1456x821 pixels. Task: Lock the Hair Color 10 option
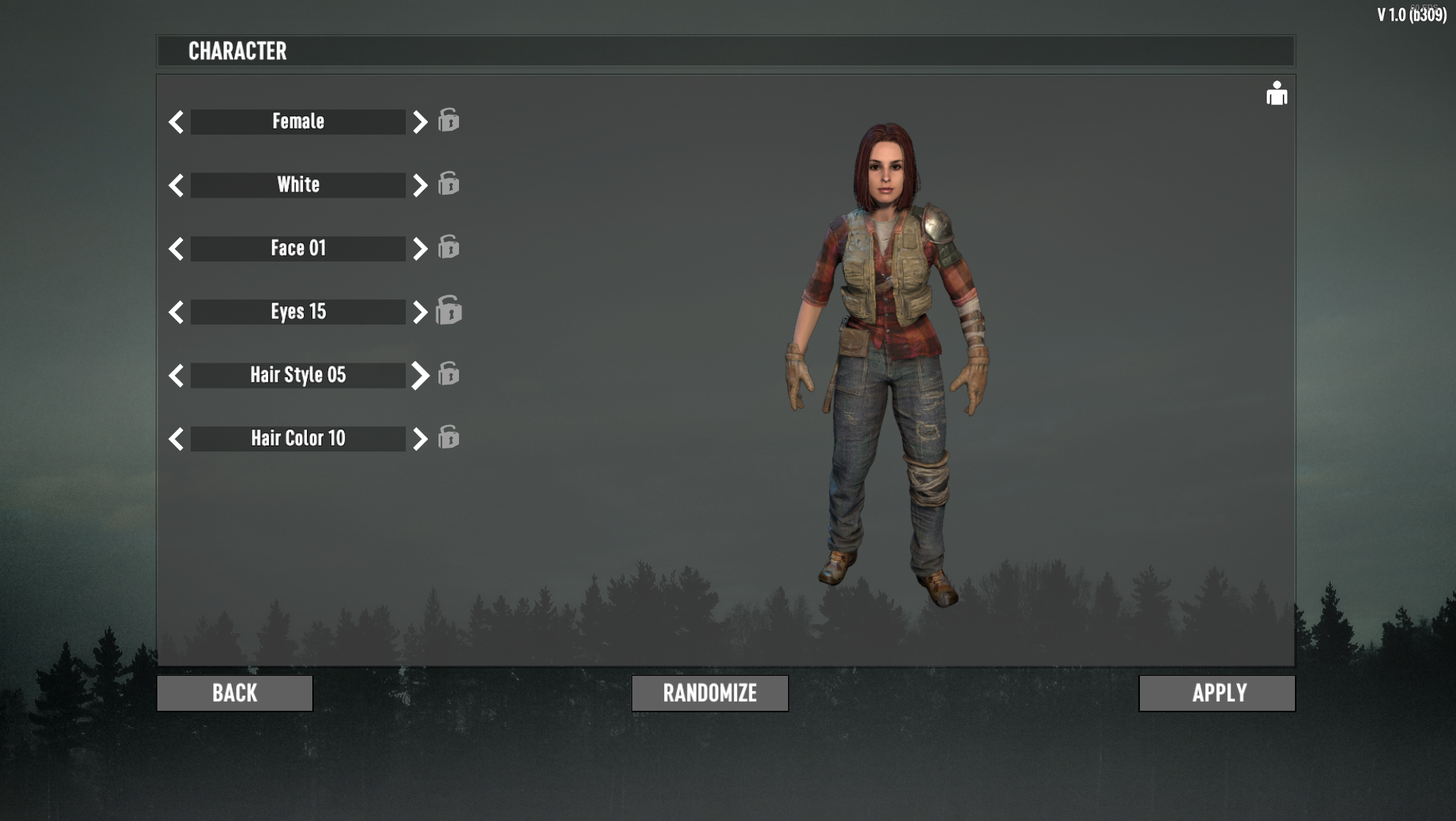(449, 437)
